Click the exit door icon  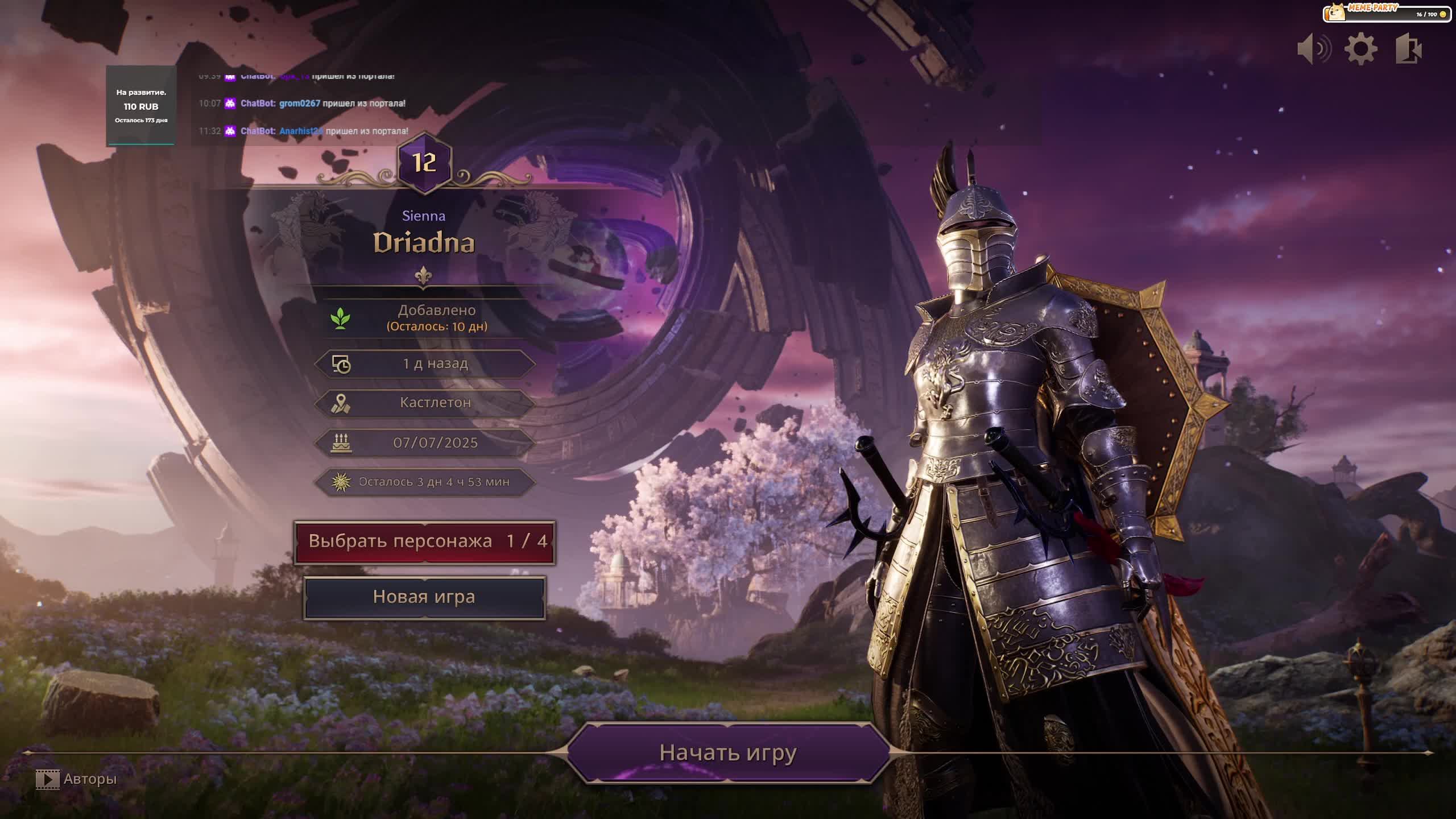pos(1408,49)
